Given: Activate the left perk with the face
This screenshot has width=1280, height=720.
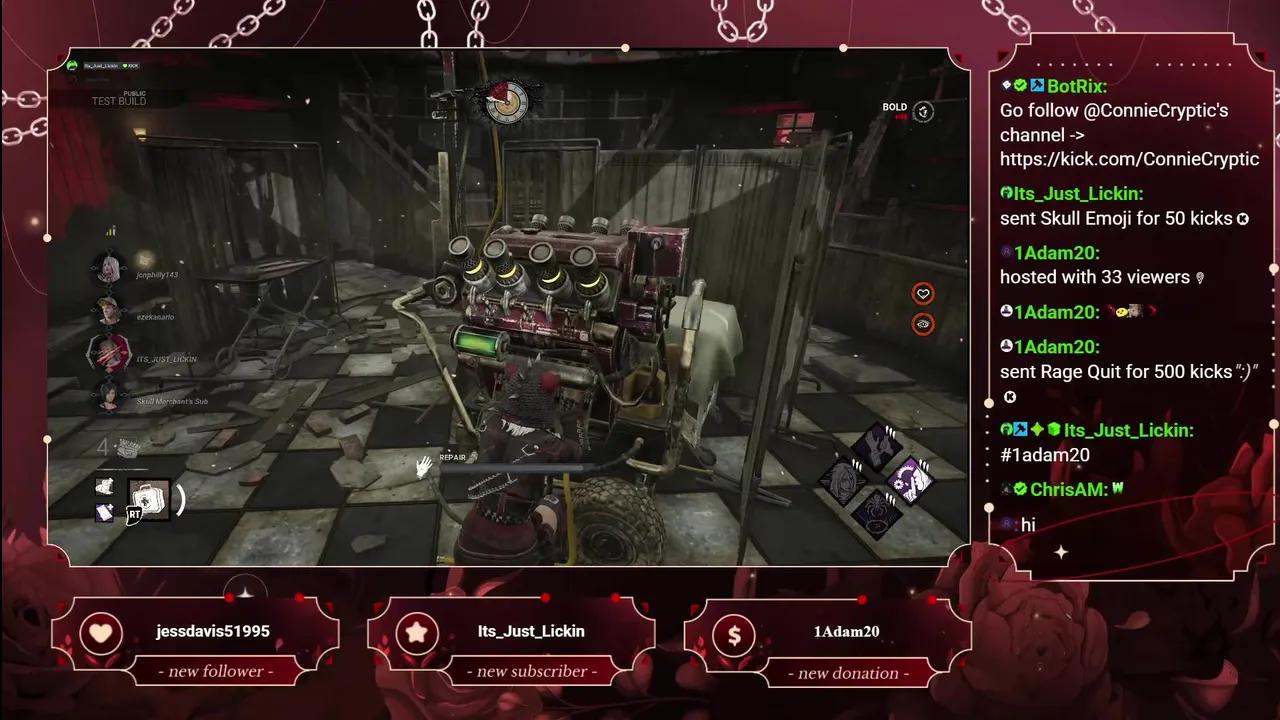Looking at the screenshot, I should pyautogui.click(x=843, y=480).
